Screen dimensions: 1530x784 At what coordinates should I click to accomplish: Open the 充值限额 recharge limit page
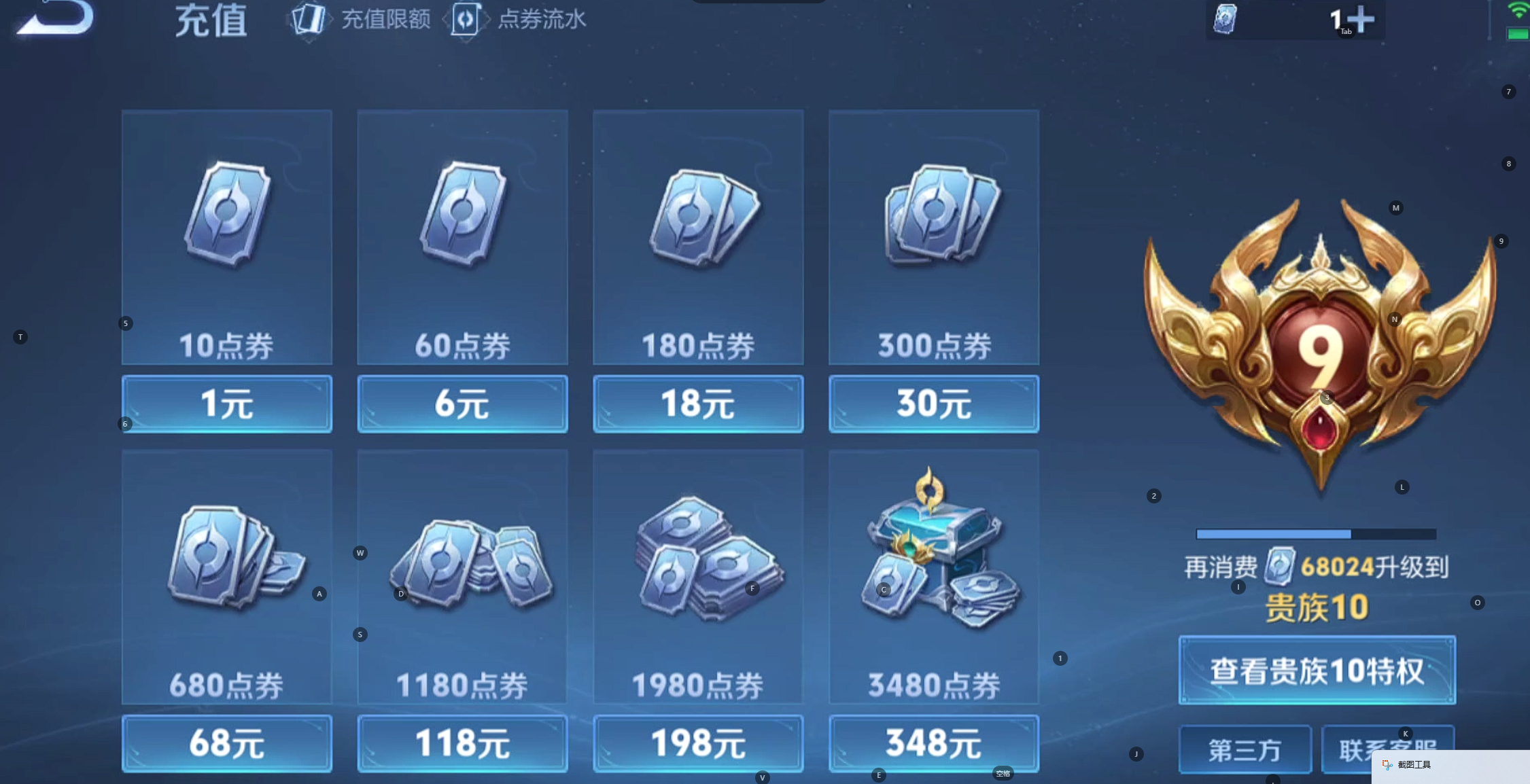(362, 20)
